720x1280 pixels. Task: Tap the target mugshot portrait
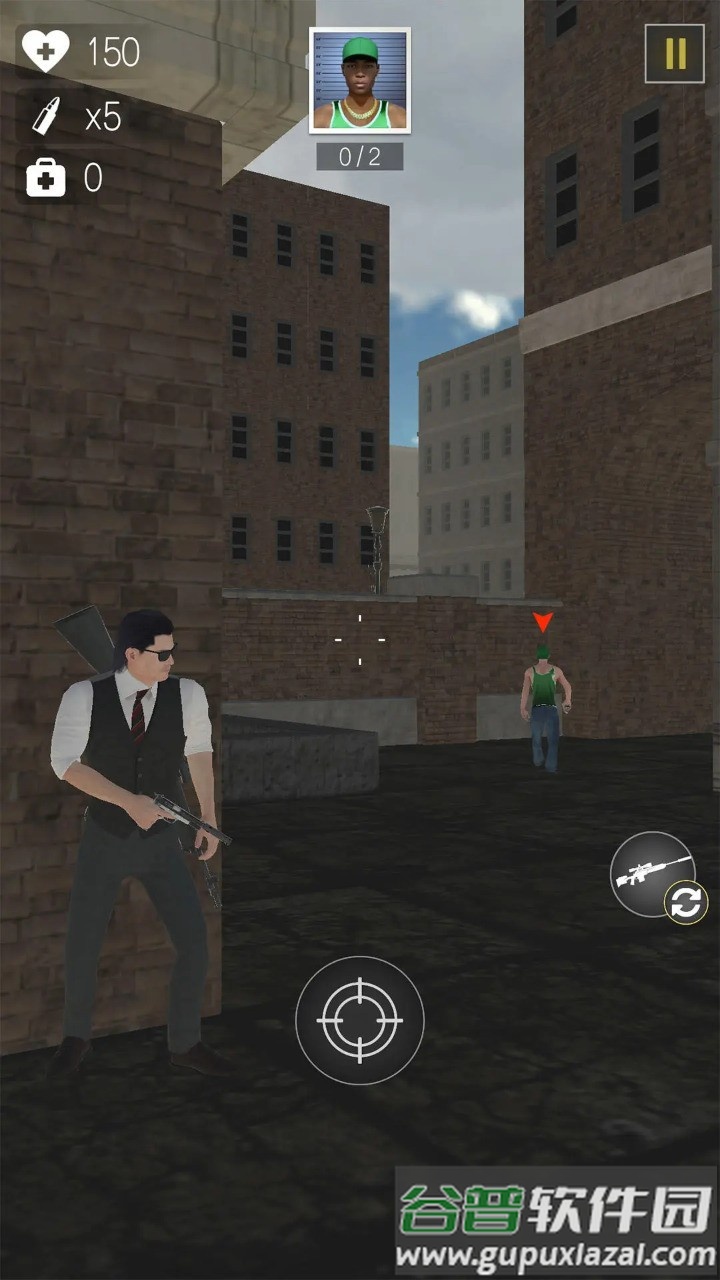pos(360,81)
